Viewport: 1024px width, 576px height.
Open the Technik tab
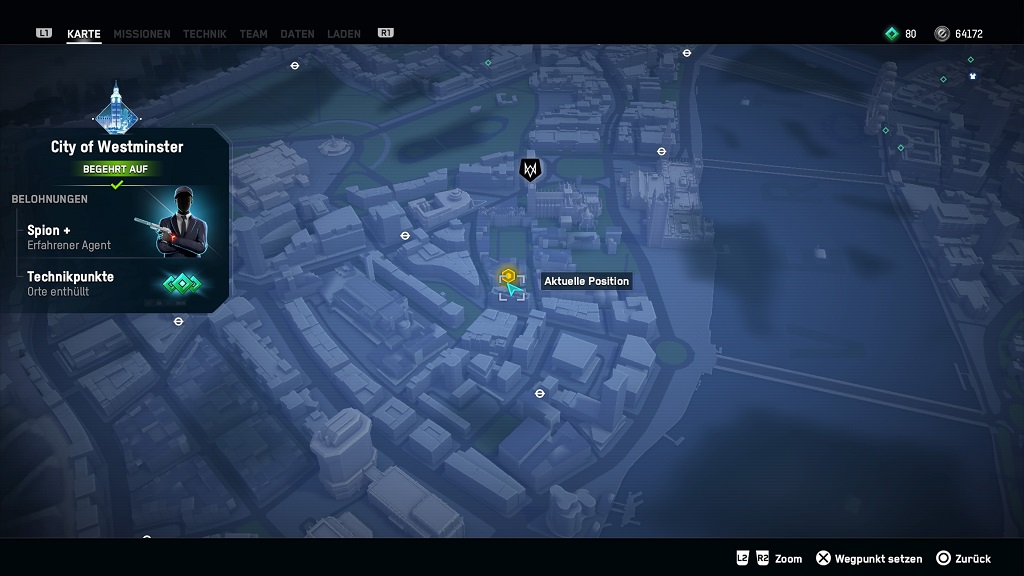(x=204, y=34)
